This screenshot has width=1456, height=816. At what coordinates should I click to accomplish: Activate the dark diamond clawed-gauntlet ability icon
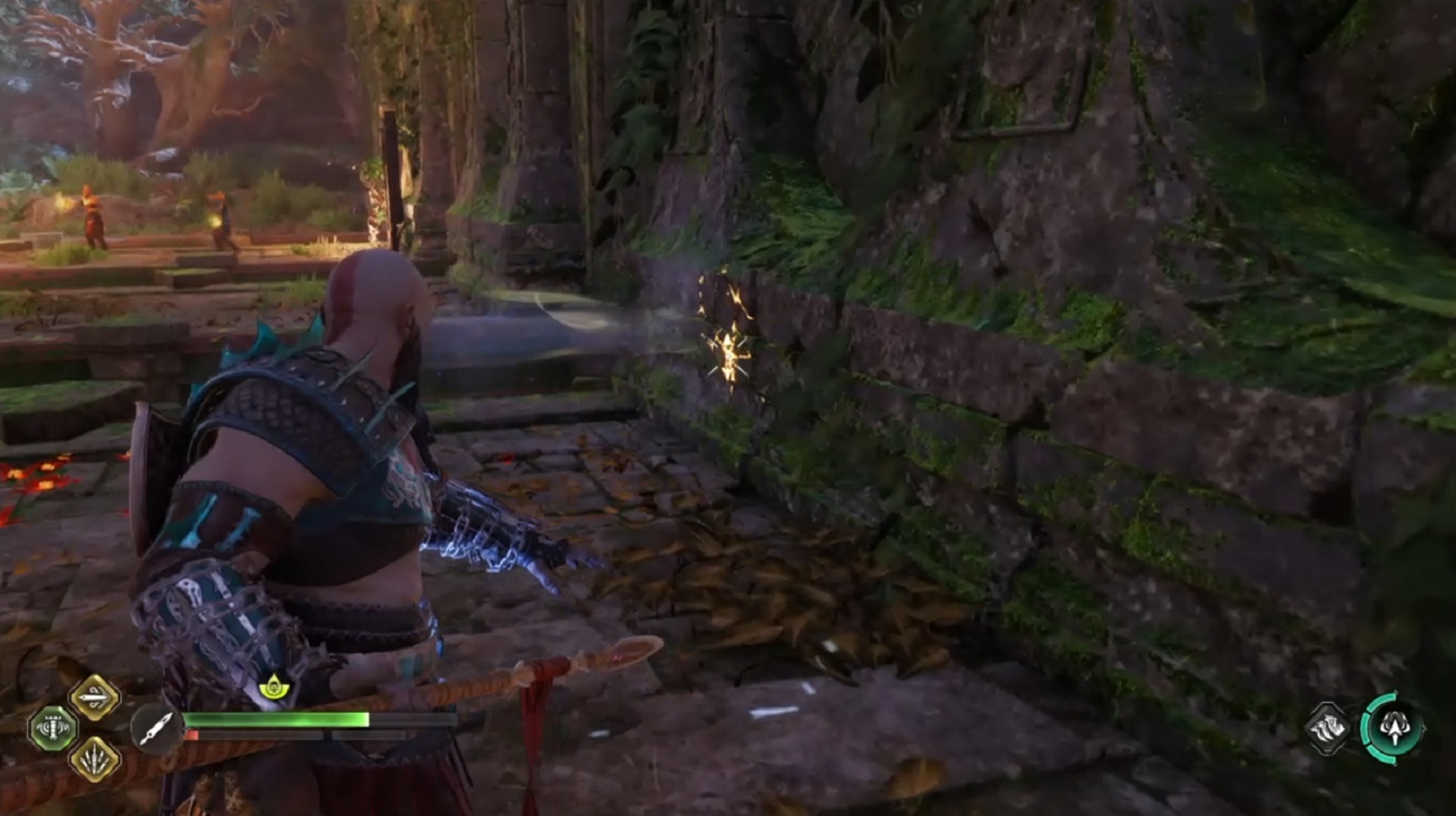1328,729
